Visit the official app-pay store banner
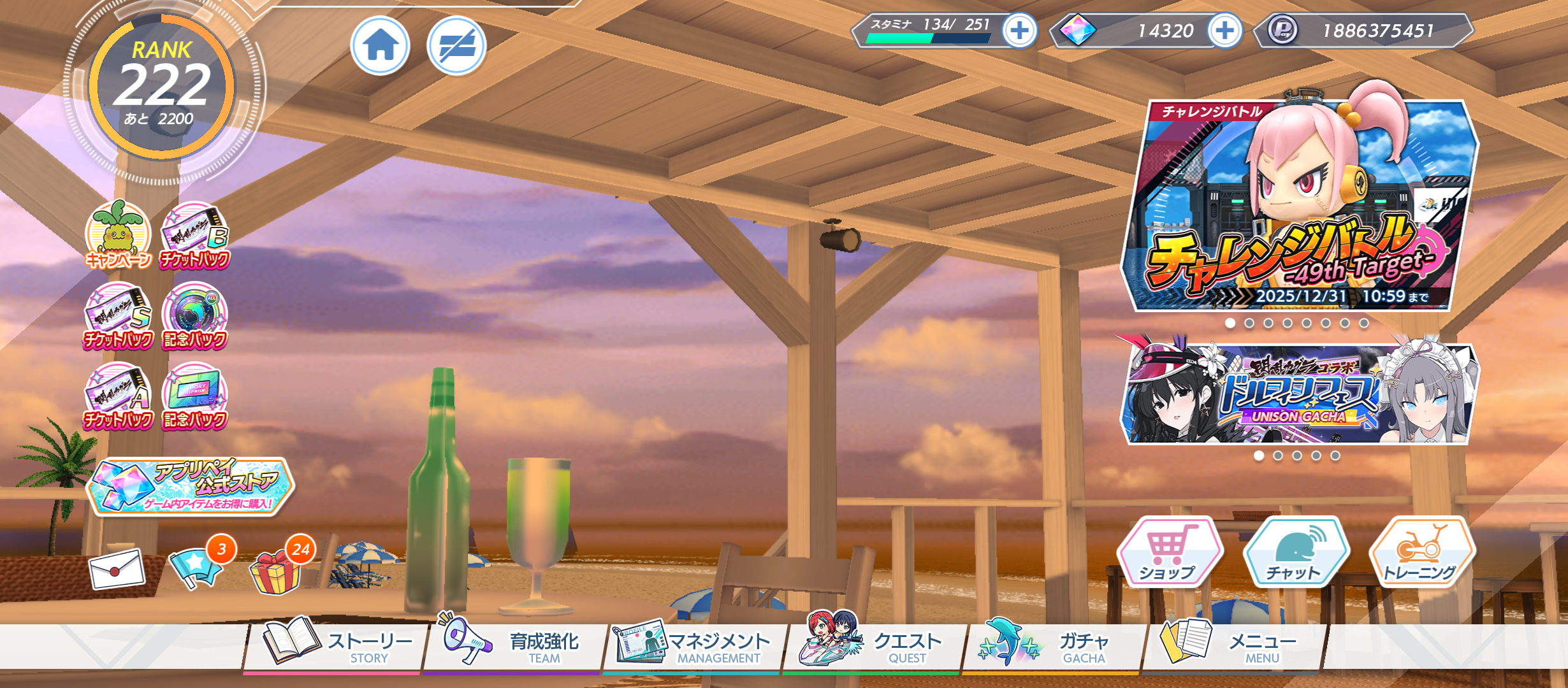Viewport: 1568px width, 688px height. [190, 486]
